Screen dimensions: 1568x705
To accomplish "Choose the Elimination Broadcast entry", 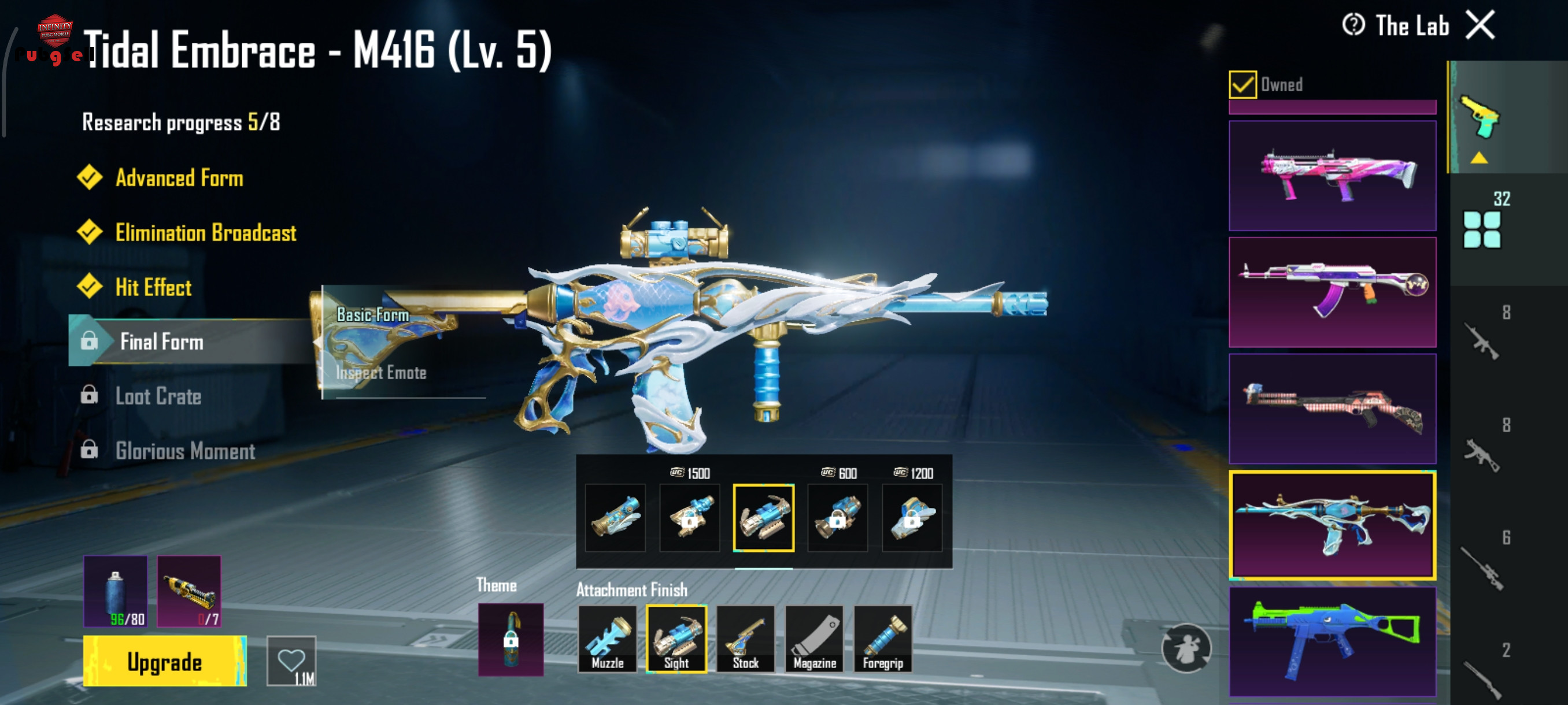I will click(206, 233).
